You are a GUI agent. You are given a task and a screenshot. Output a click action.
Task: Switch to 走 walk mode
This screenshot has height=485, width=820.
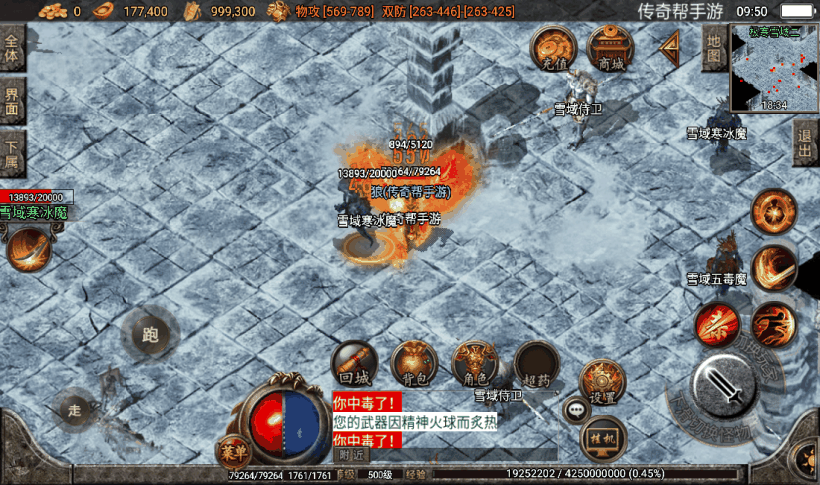coord(74,408)
